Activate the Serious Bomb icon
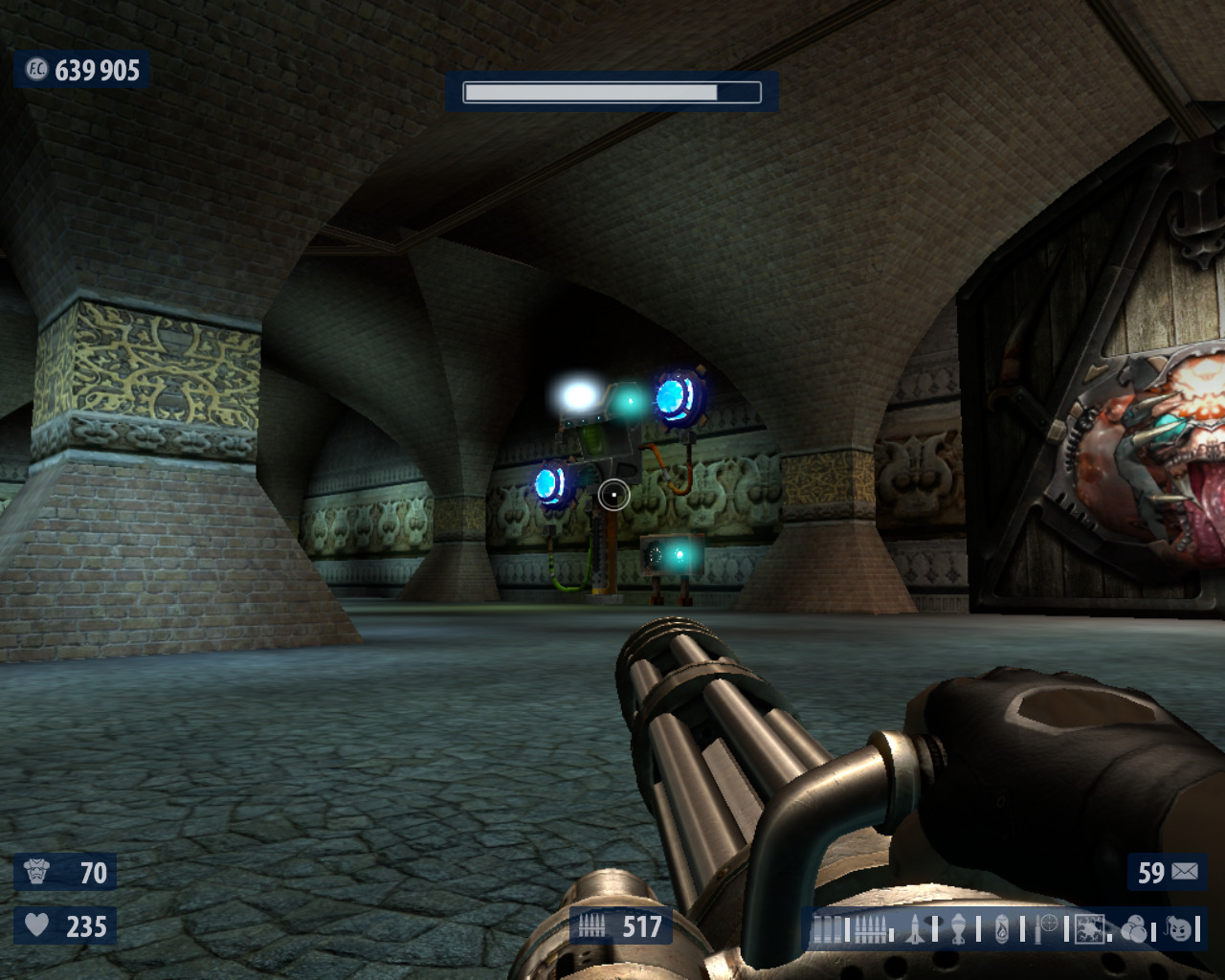The image size is (1225, 980). [x=1181, y=928]
